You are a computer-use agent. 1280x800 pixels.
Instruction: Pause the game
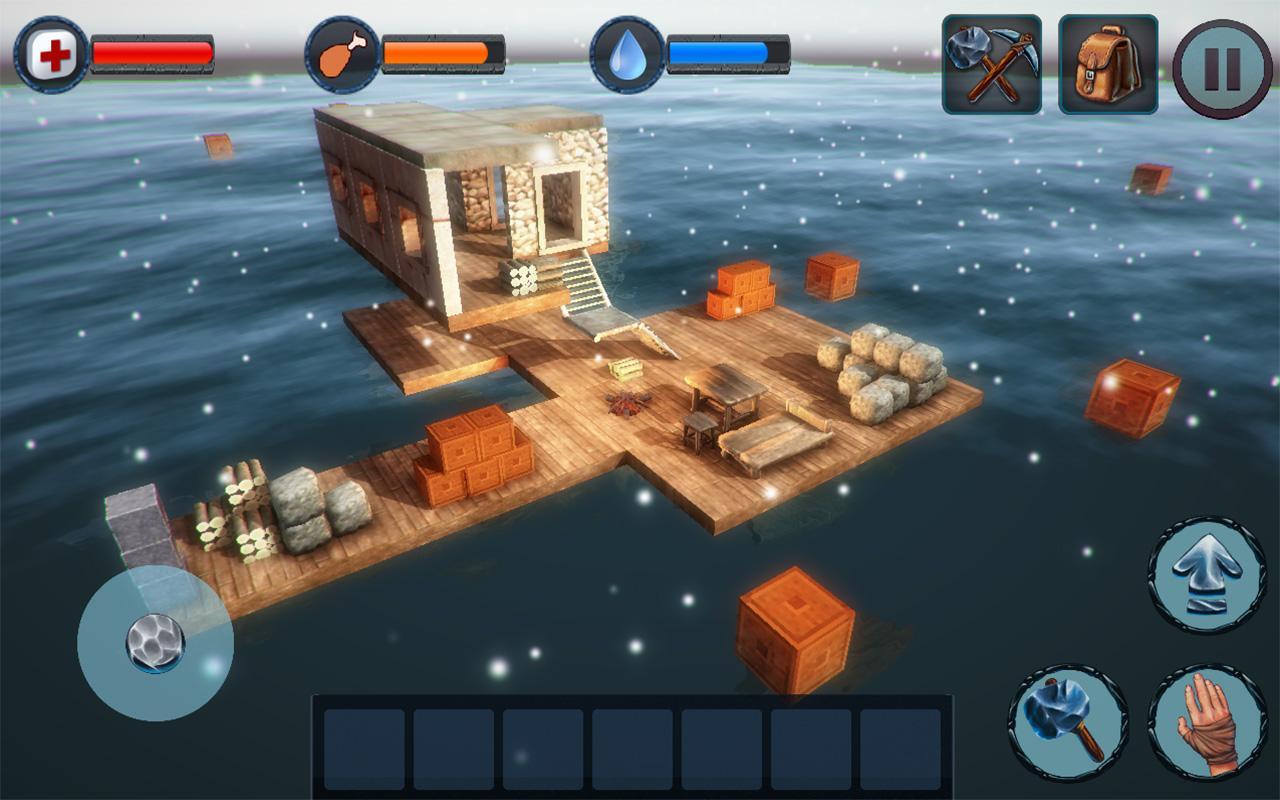click(x=1222, y=69)
